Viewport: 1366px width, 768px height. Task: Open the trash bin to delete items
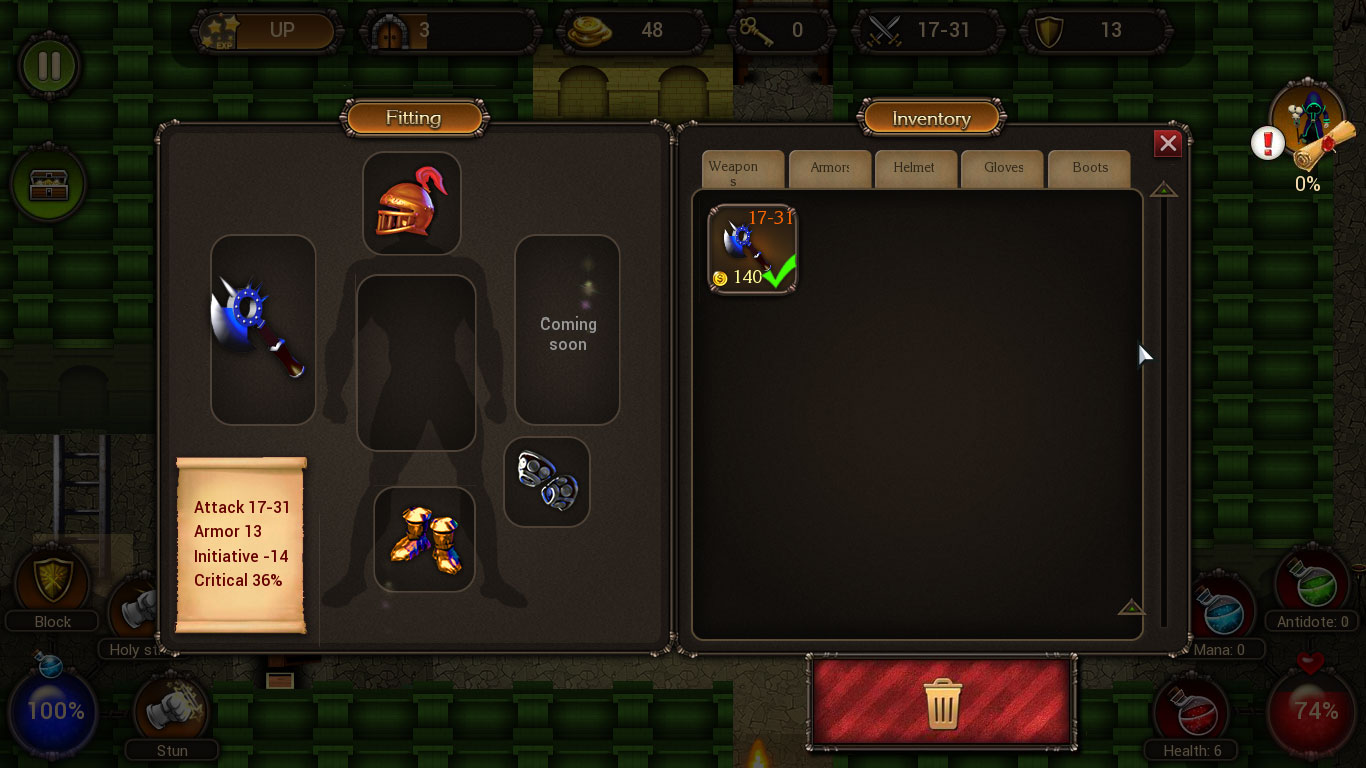(x=941, y=703)
